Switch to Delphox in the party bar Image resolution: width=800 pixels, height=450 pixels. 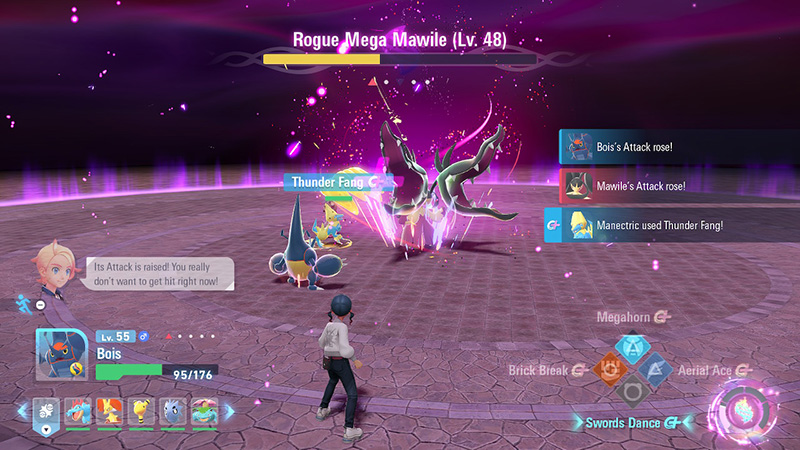pyautogui.click(x=109, y=412)
